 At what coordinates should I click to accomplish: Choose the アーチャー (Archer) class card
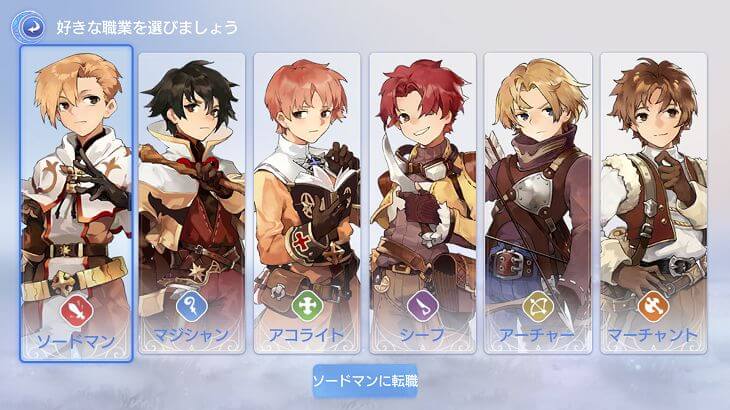[x=538, y=200]
